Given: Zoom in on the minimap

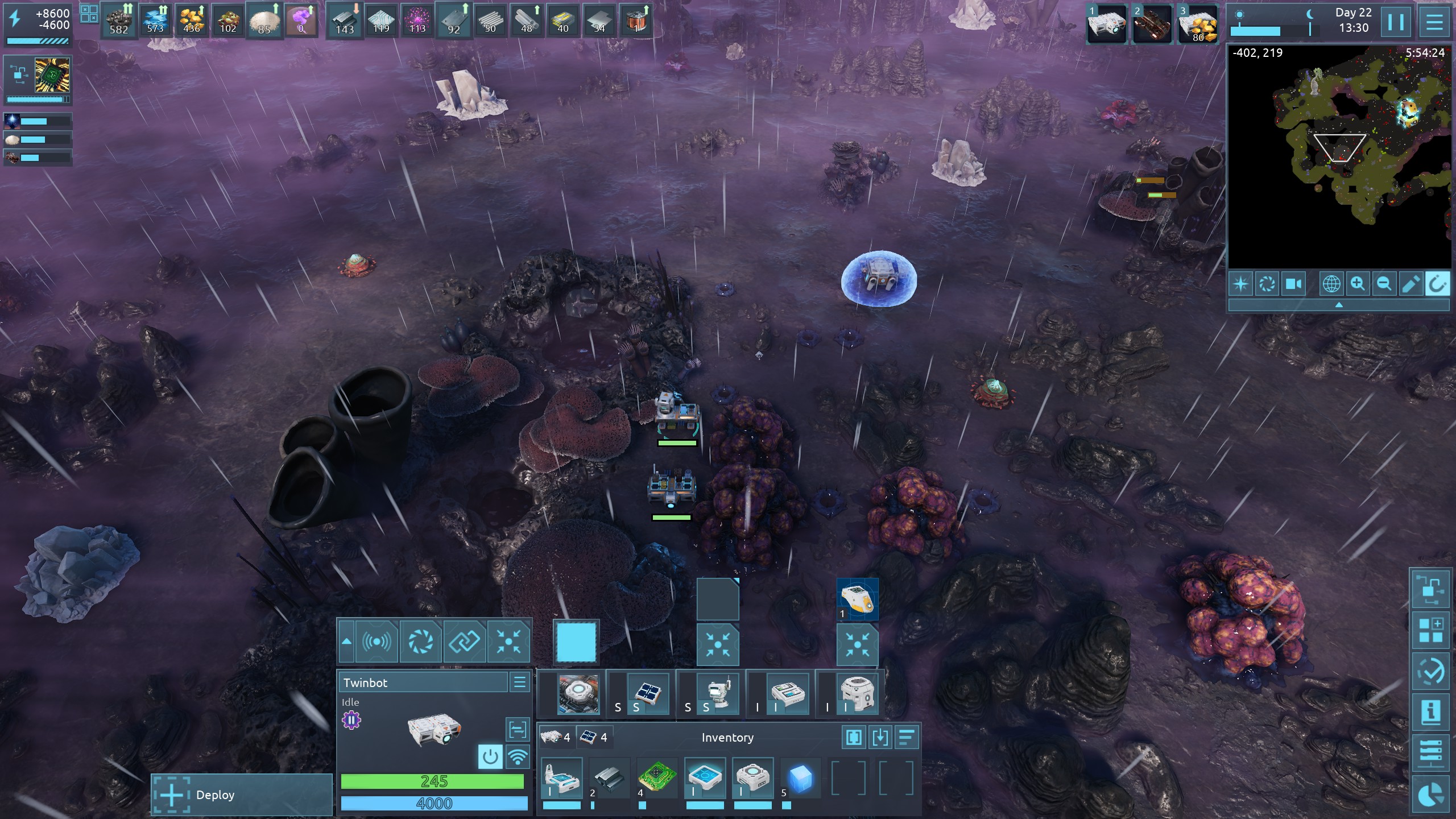Looking at the screenshot, I should pyautogui.click(x=1358, y=284).
